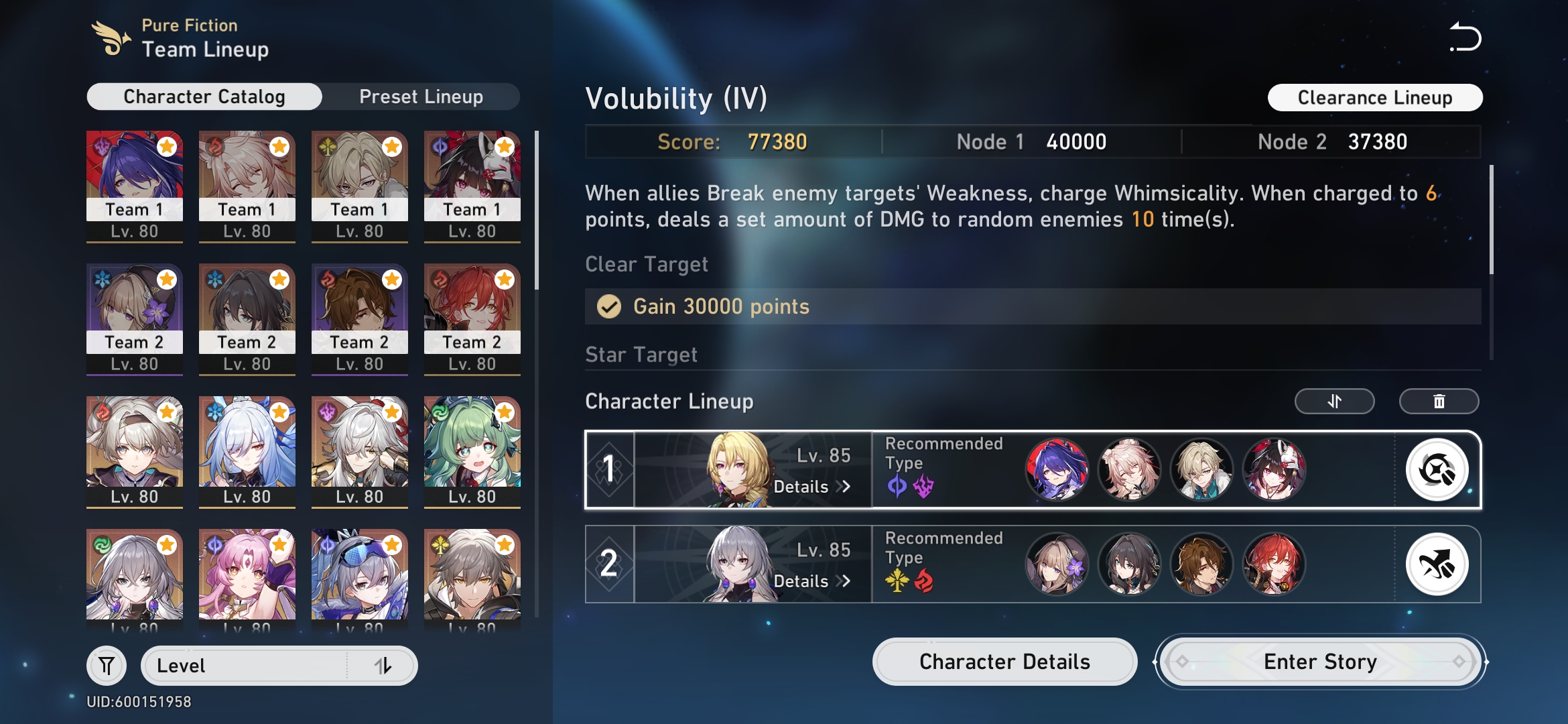The width and height of the screenshot is (1568, 724).
Task: Click the swap team order icon
Action: click(1334, 401)
